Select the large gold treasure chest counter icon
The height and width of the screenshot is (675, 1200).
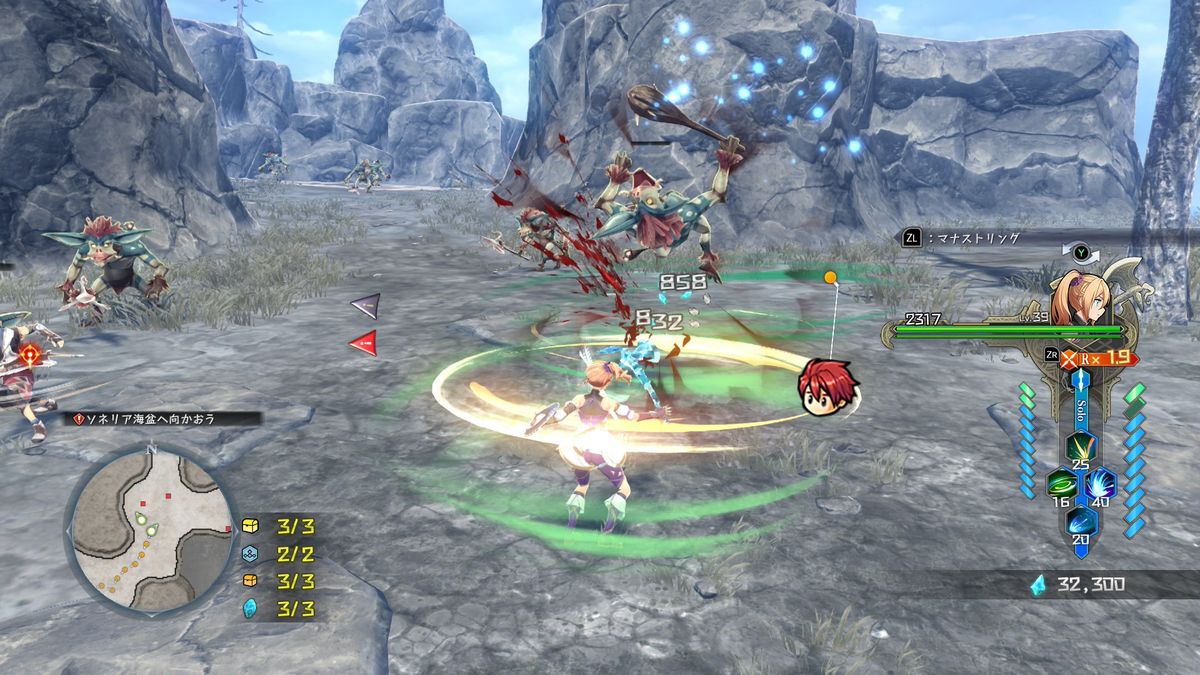click(251, 525)
